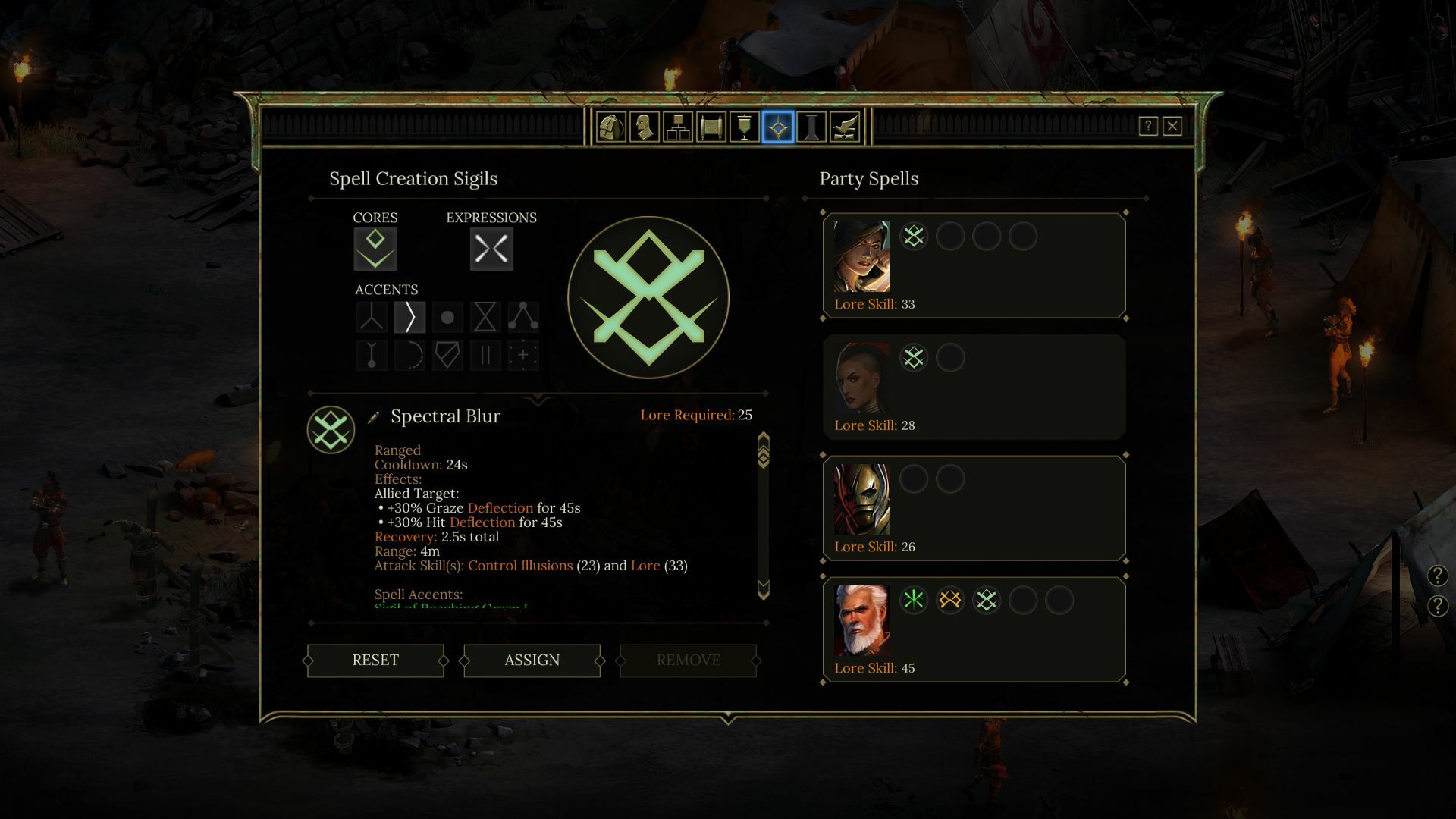The width and height of the screenshot is (1456, 819).
Task: Open the quest journal scroll icon
Action: pyautogui.click(x=709, y=127)
